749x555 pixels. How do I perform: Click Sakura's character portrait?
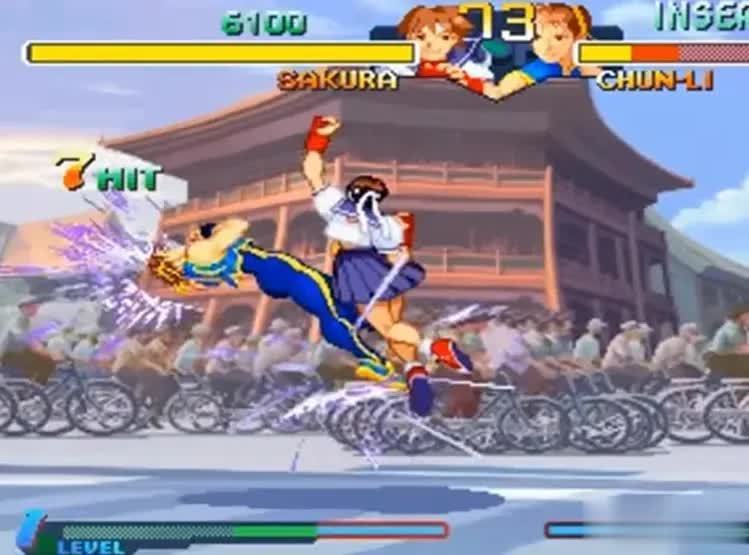click(436, 40)
